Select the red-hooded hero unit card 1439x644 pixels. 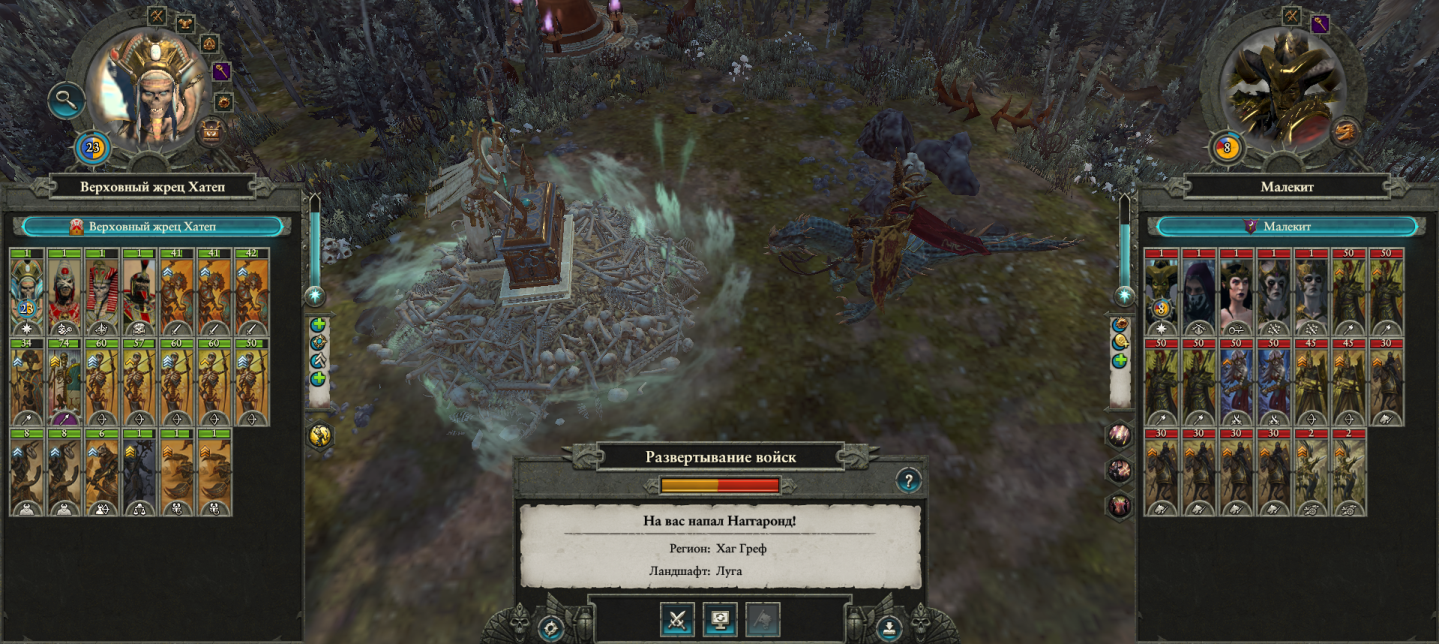pos(102,291)
